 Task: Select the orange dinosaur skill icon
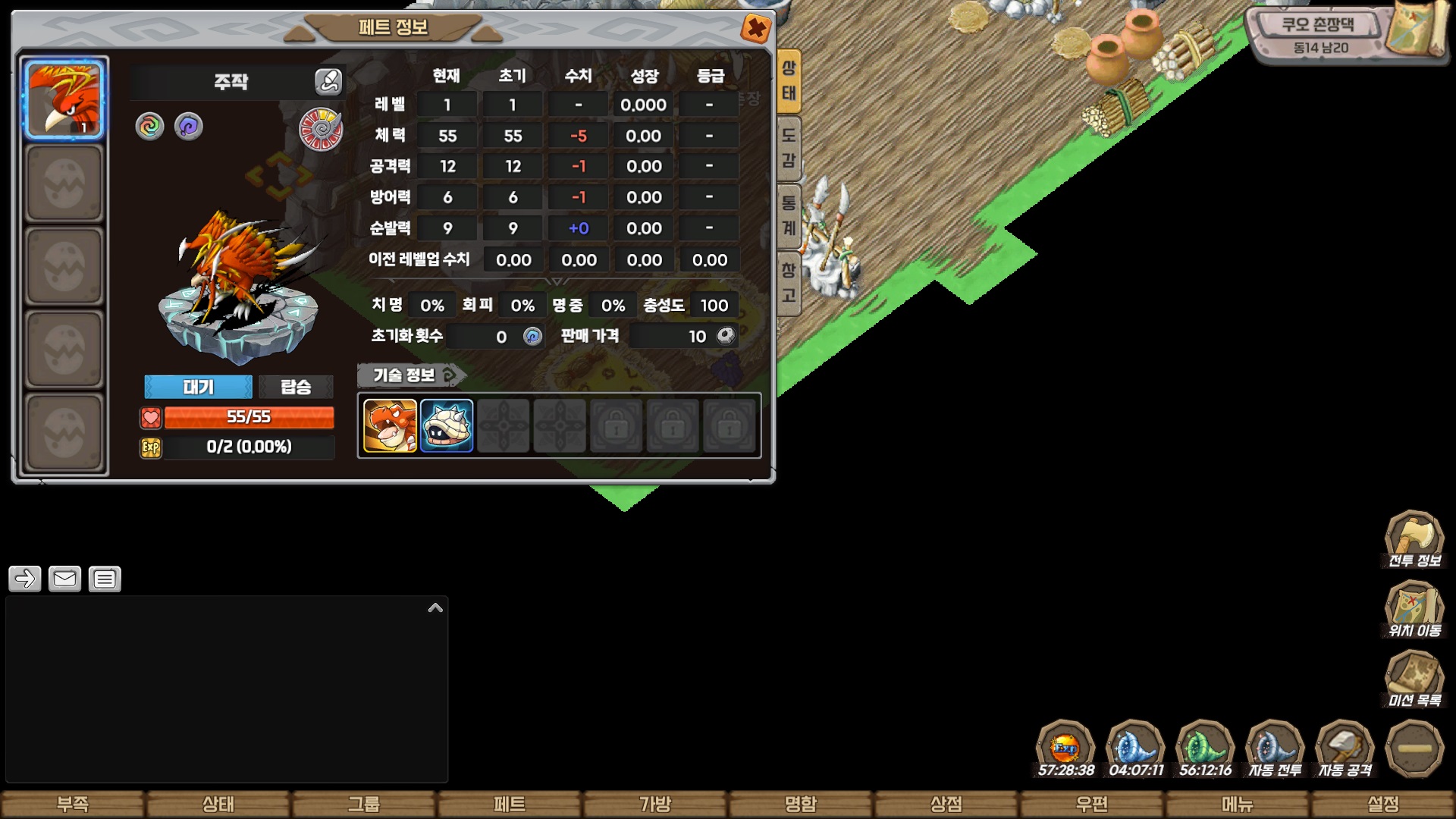(390, 426)
